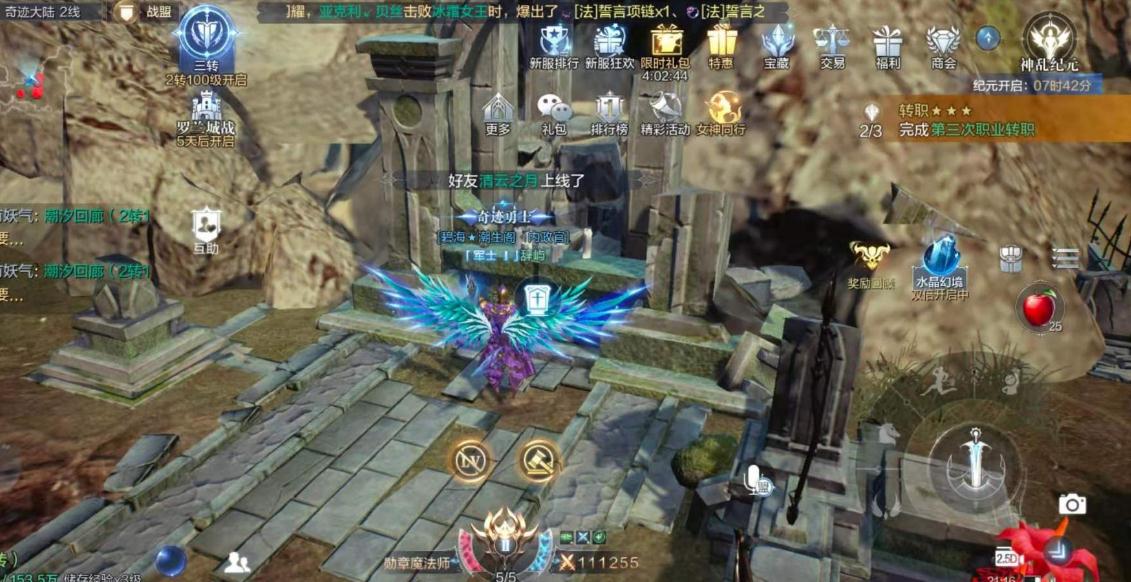Image resolution: width=1131 pixels, height=582 pixels.
Task: Open the 新服排行 server ranking icon
Action: pos(553,45)
